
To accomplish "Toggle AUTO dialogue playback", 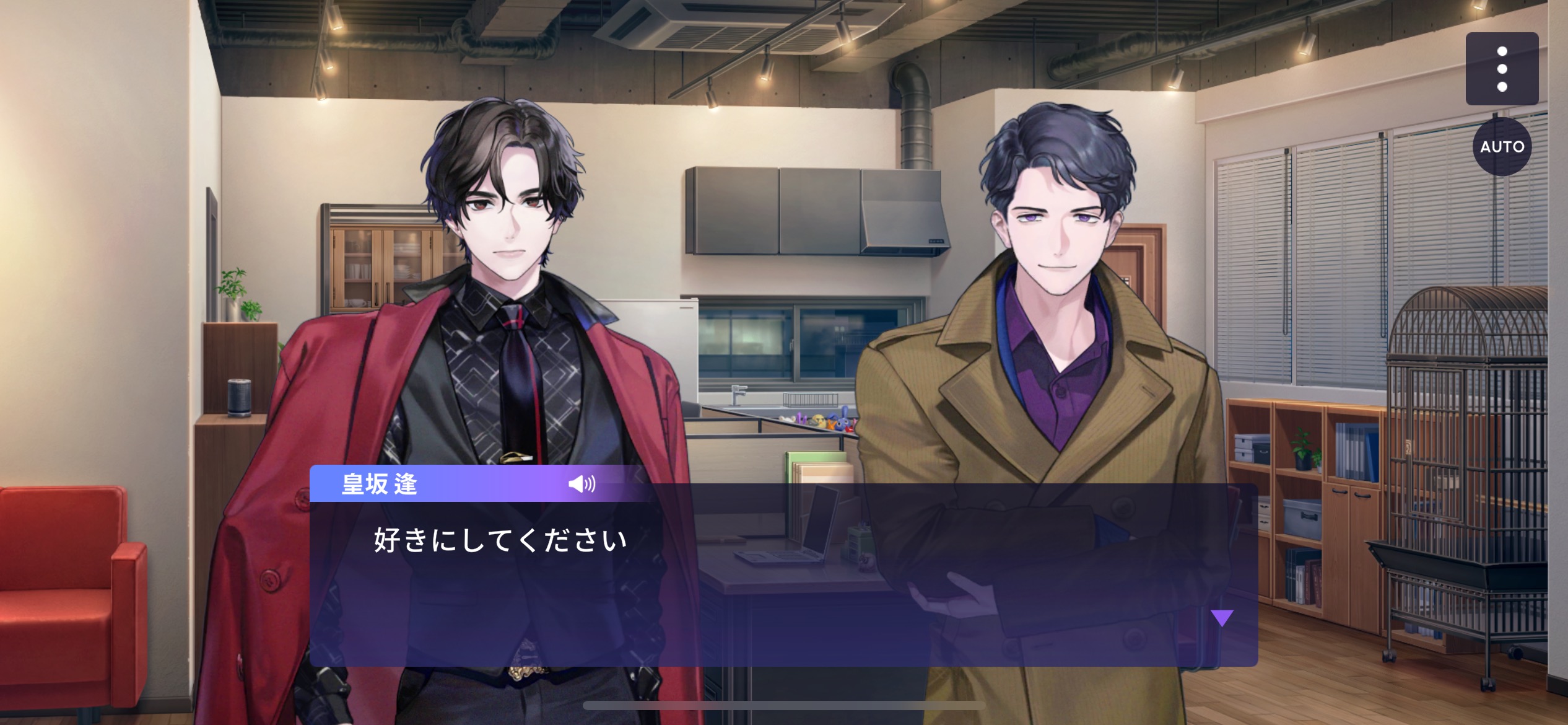I will click(x=1501, y=147).
